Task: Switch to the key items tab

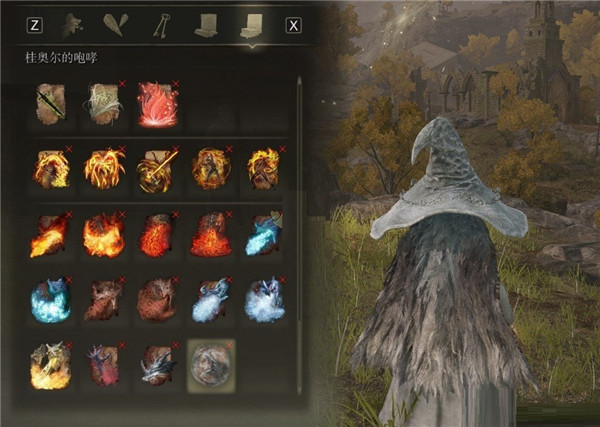Action: click(160, 25)
